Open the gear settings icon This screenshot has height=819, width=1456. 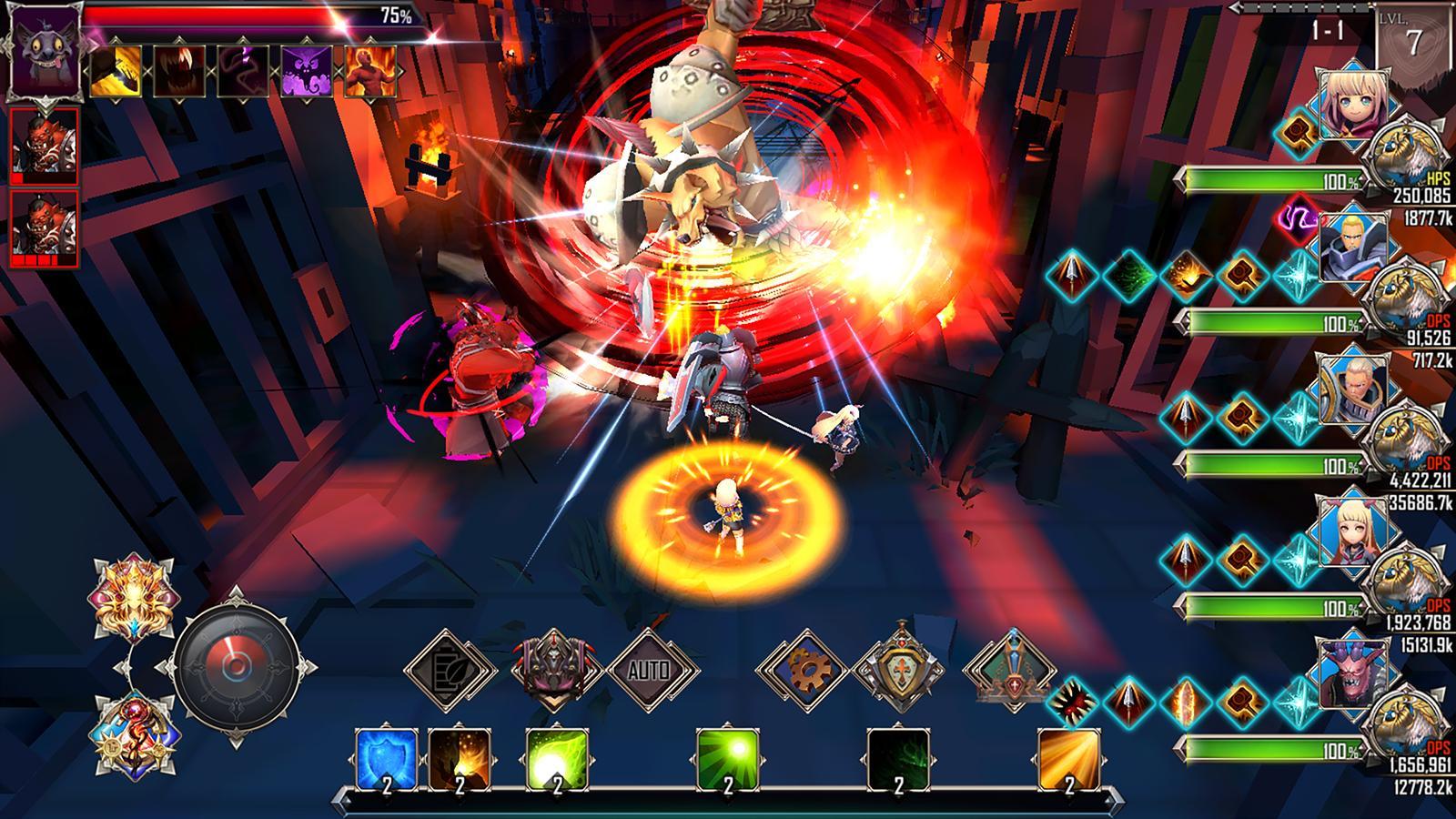808,669
